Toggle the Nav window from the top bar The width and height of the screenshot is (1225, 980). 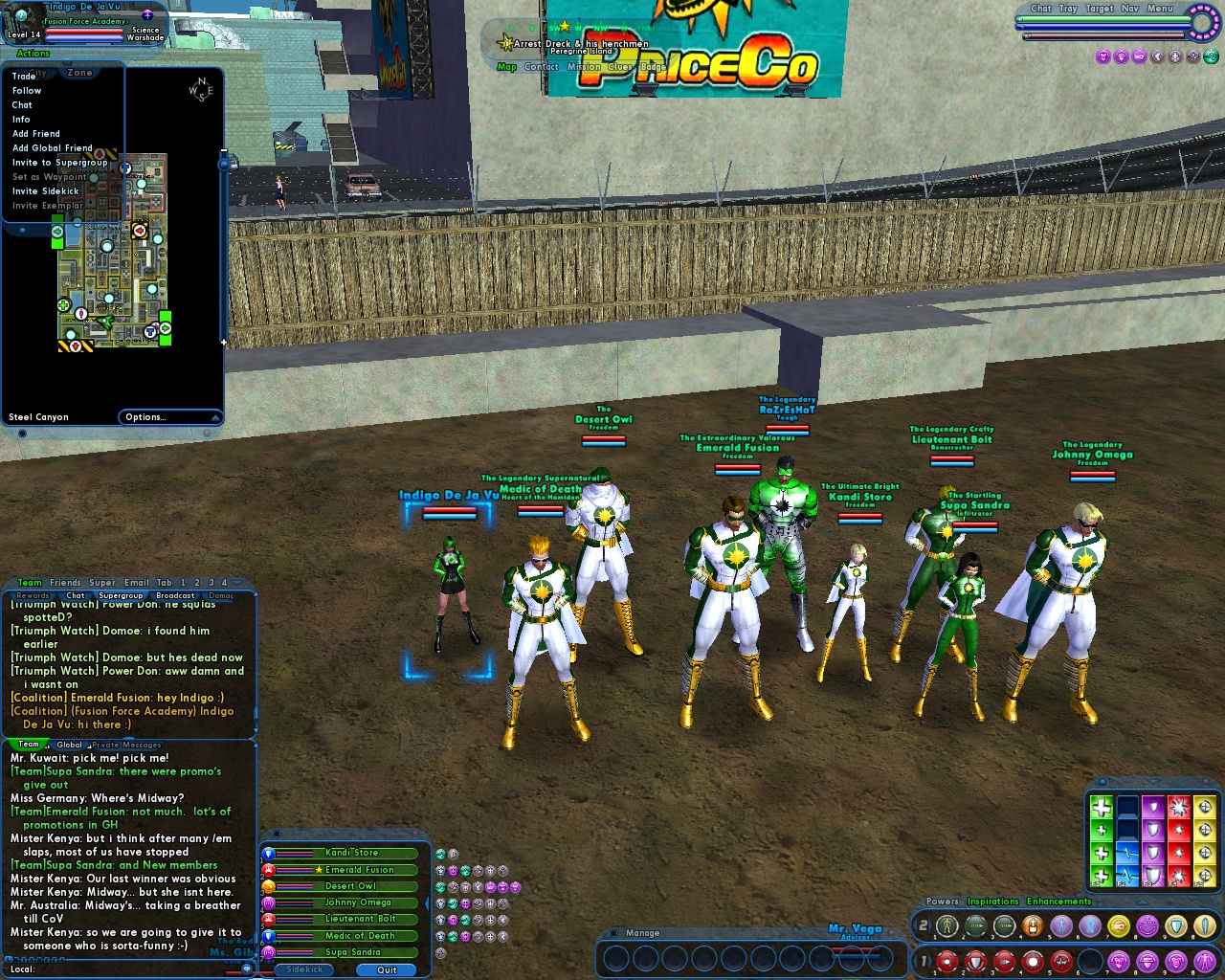point(1130,9)
